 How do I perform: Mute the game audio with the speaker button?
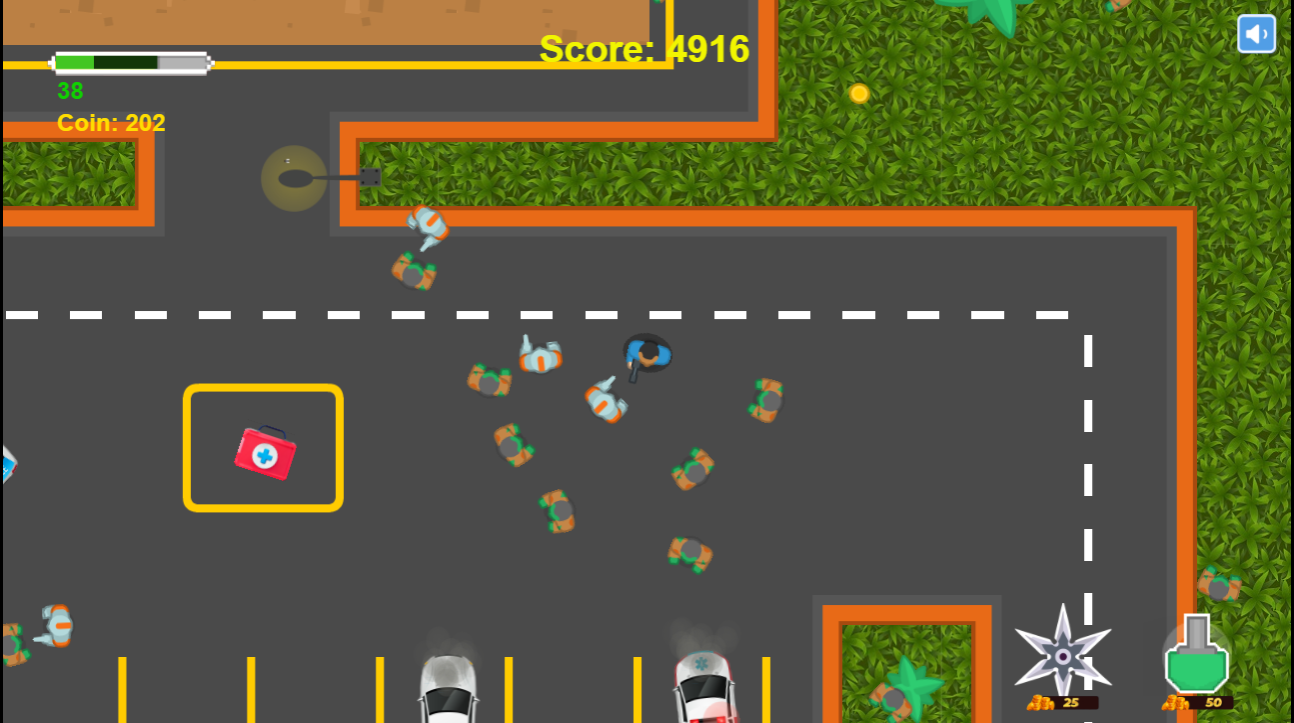pos(1256,33)
